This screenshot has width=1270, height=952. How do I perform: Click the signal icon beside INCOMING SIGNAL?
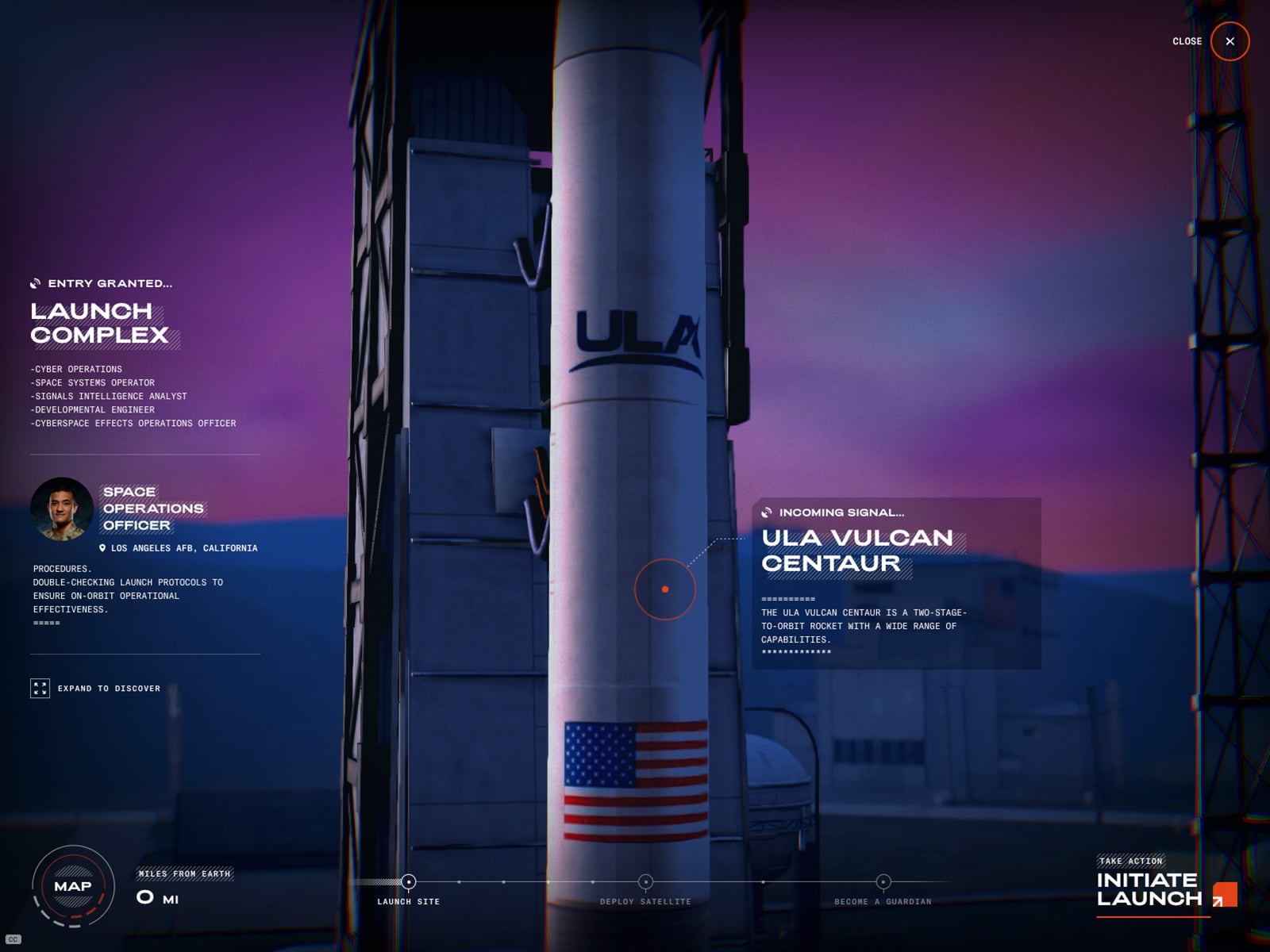[766, 512]
